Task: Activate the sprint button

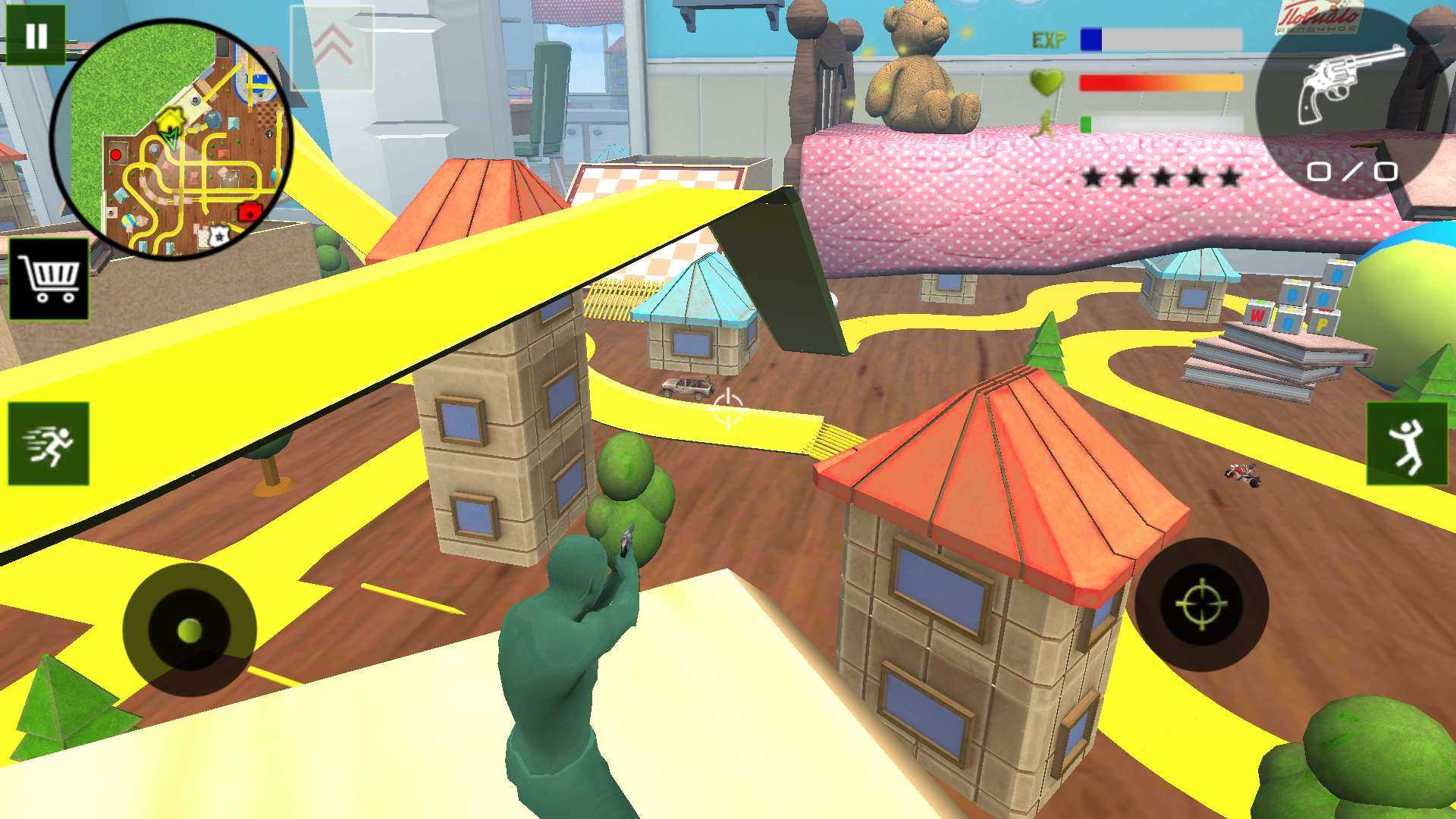Action: tap(49, 444)
